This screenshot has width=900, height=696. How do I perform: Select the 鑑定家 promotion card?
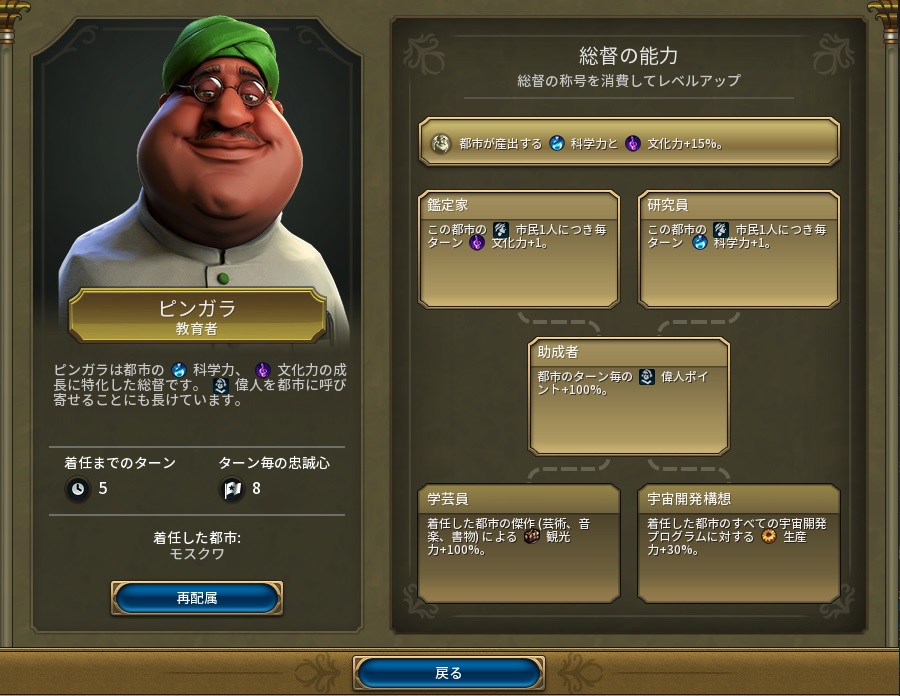[x=519, y=249]
